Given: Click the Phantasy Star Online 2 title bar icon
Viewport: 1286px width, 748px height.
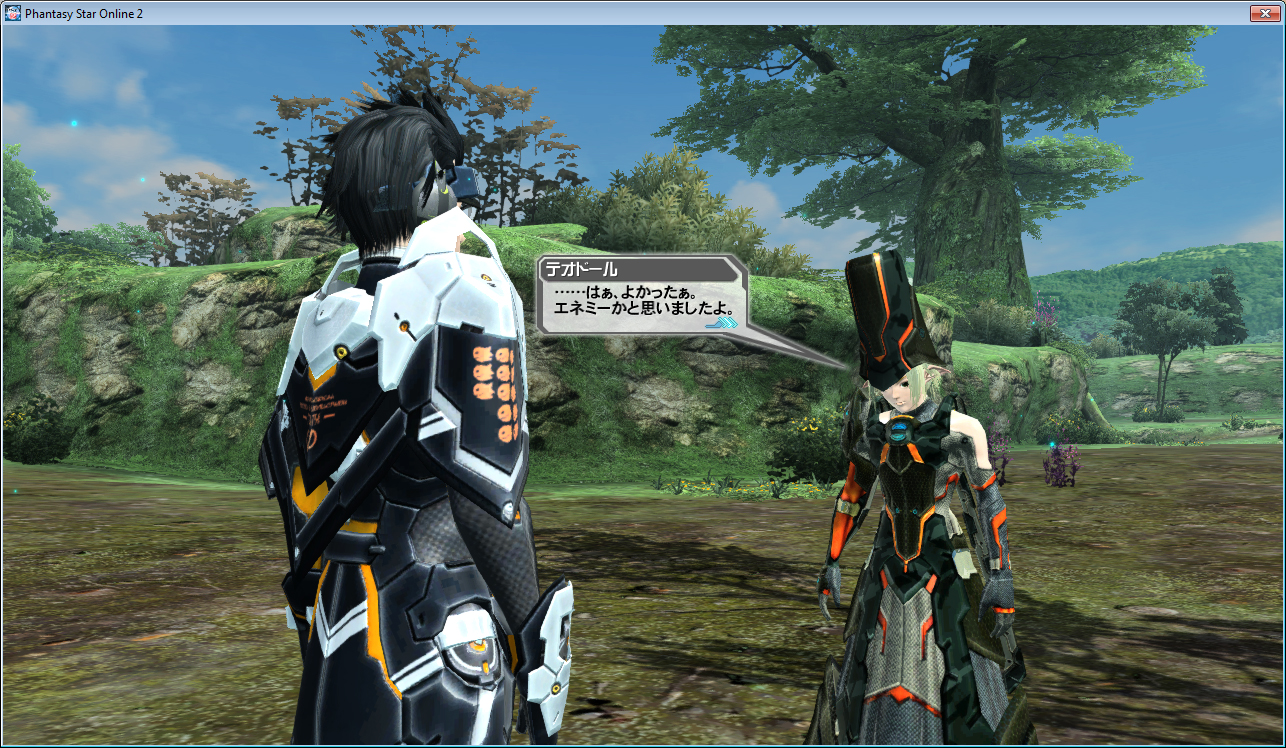Looking at the screenshot, I should [x=14, y=13].
